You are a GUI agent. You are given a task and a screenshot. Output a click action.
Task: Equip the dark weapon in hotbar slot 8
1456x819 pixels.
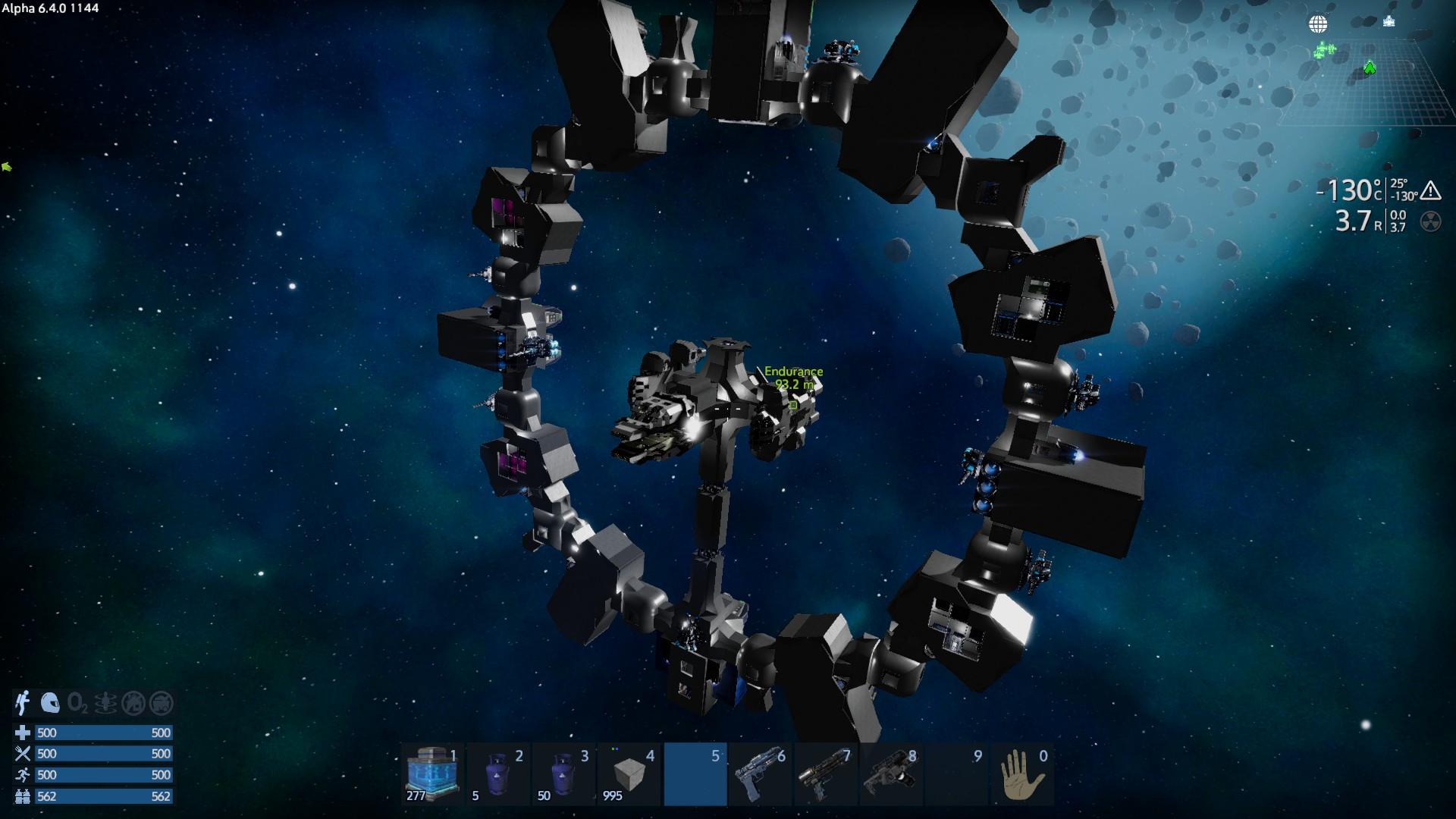[x=892, y=774]
